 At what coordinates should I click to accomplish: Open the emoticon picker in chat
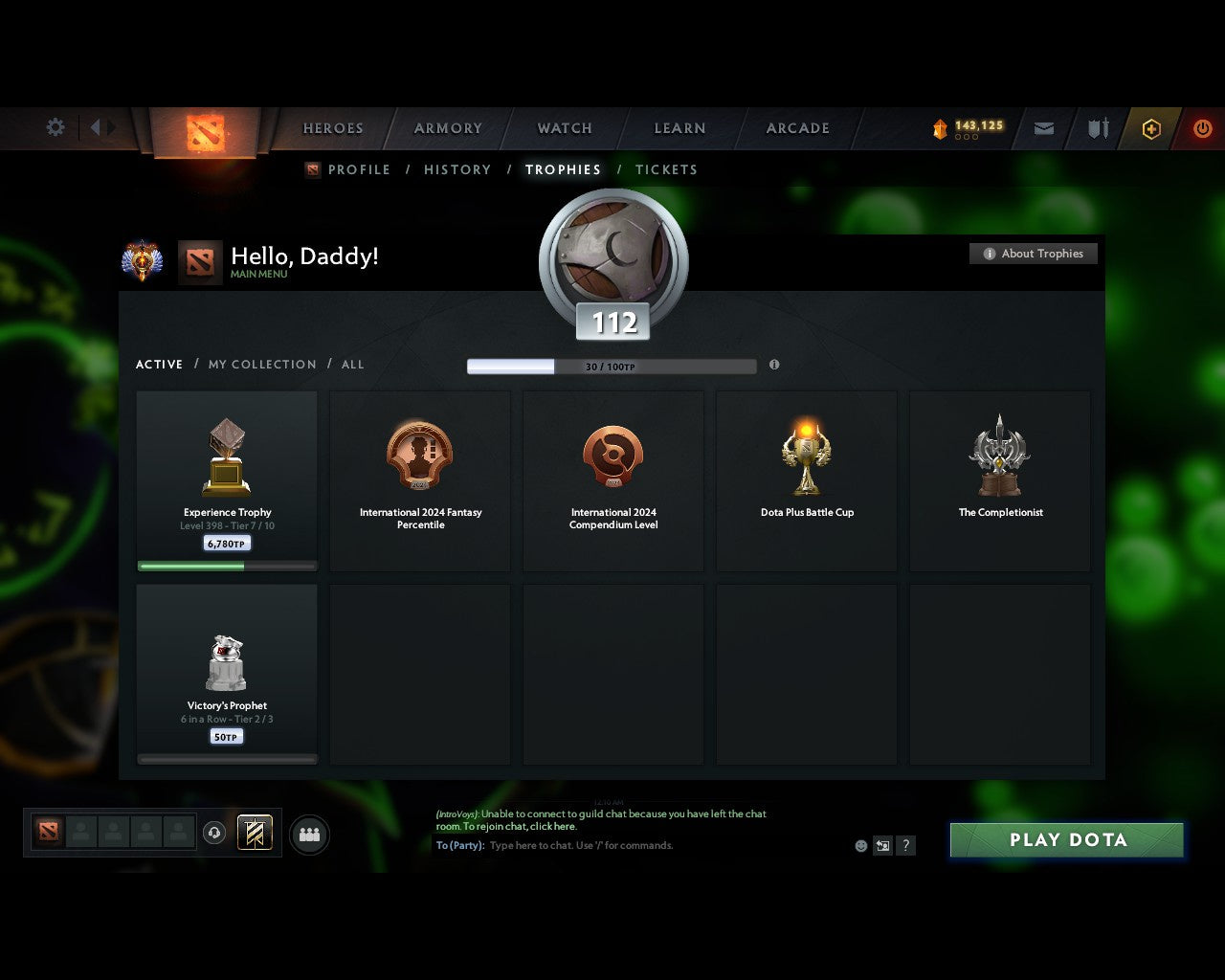tap(859, 845)
